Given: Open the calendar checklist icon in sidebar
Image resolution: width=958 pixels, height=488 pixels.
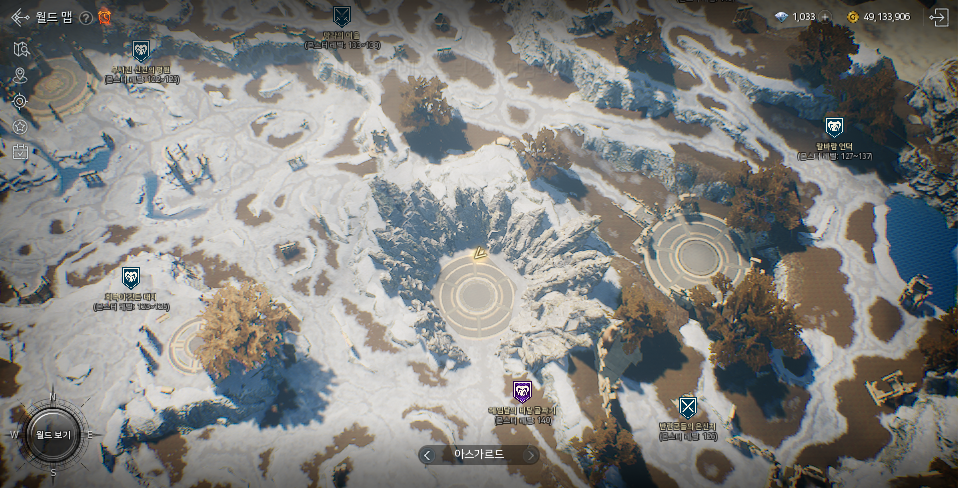Looking at the screenshot, I should pos(21,152).
